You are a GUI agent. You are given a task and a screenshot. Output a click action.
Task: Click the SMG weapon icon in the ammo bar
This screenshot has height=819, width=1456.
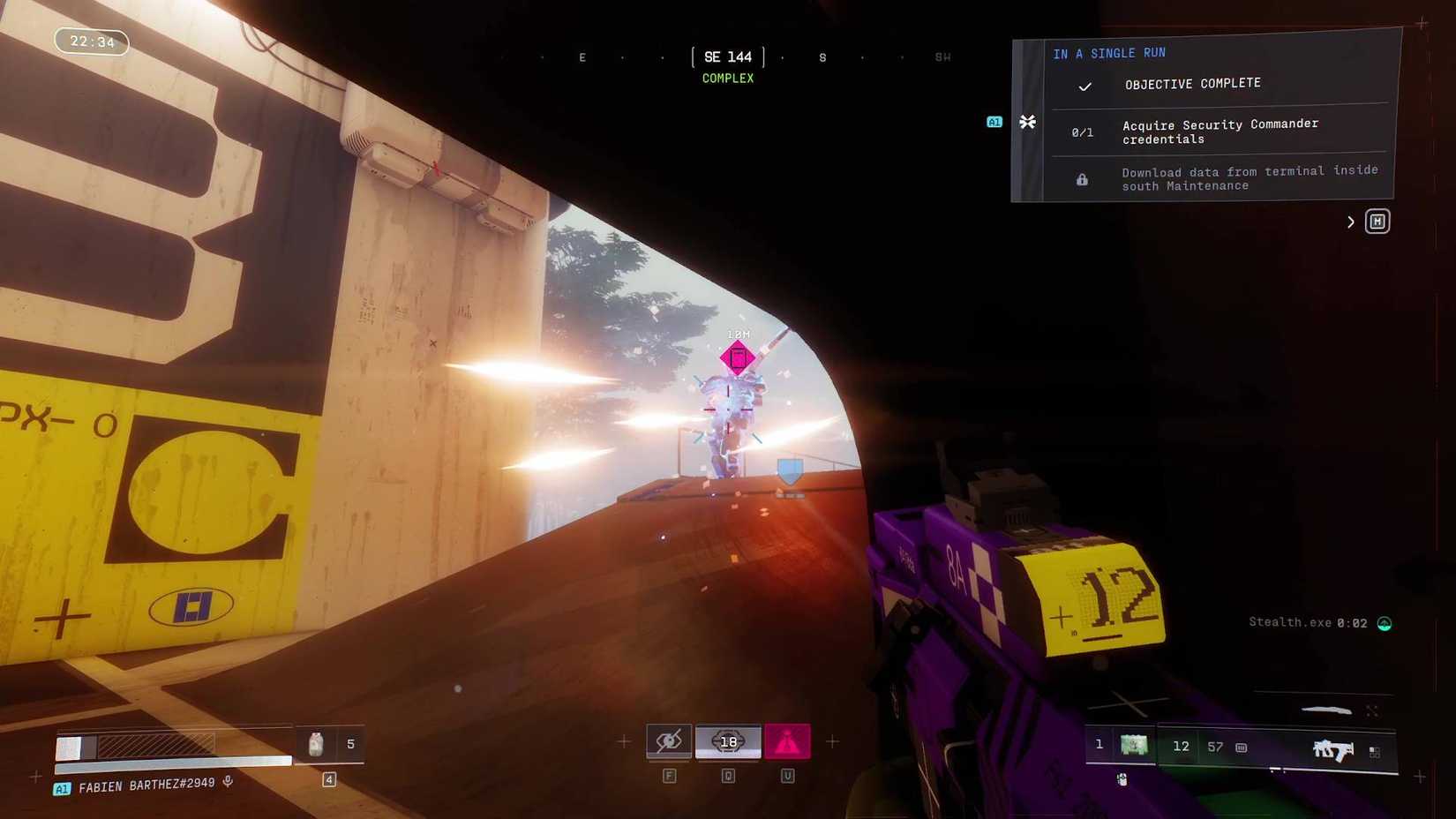click(x=1332, y=748)
